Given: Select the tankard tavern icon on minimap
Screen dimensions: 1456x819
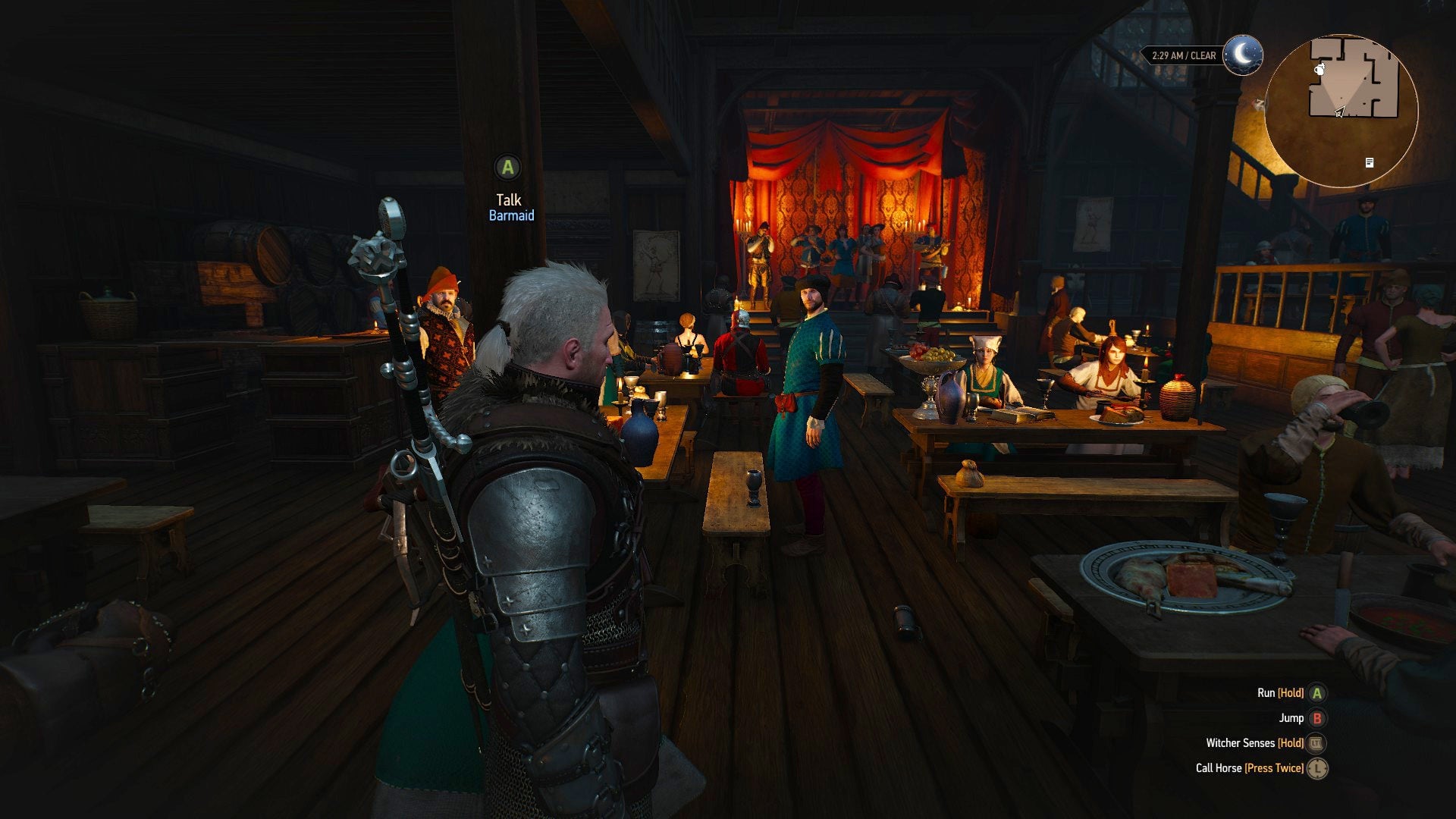Looking at the screenshot, I should coord(1319,71).
